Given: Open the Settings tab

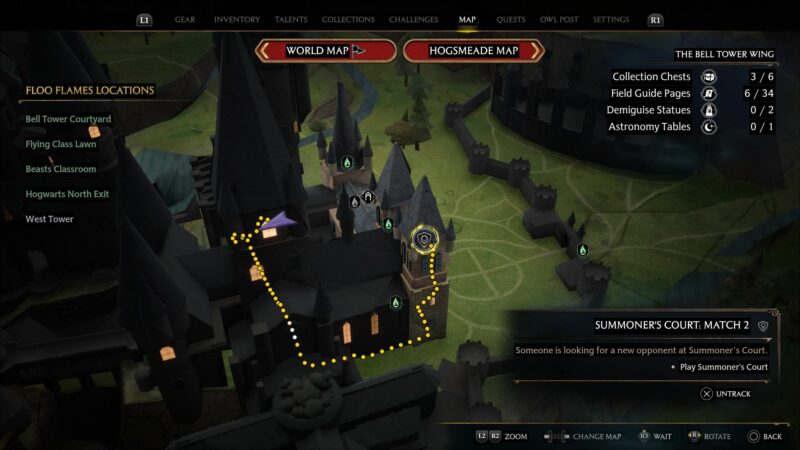Looking at the screenshot, I should click(611, 19).
